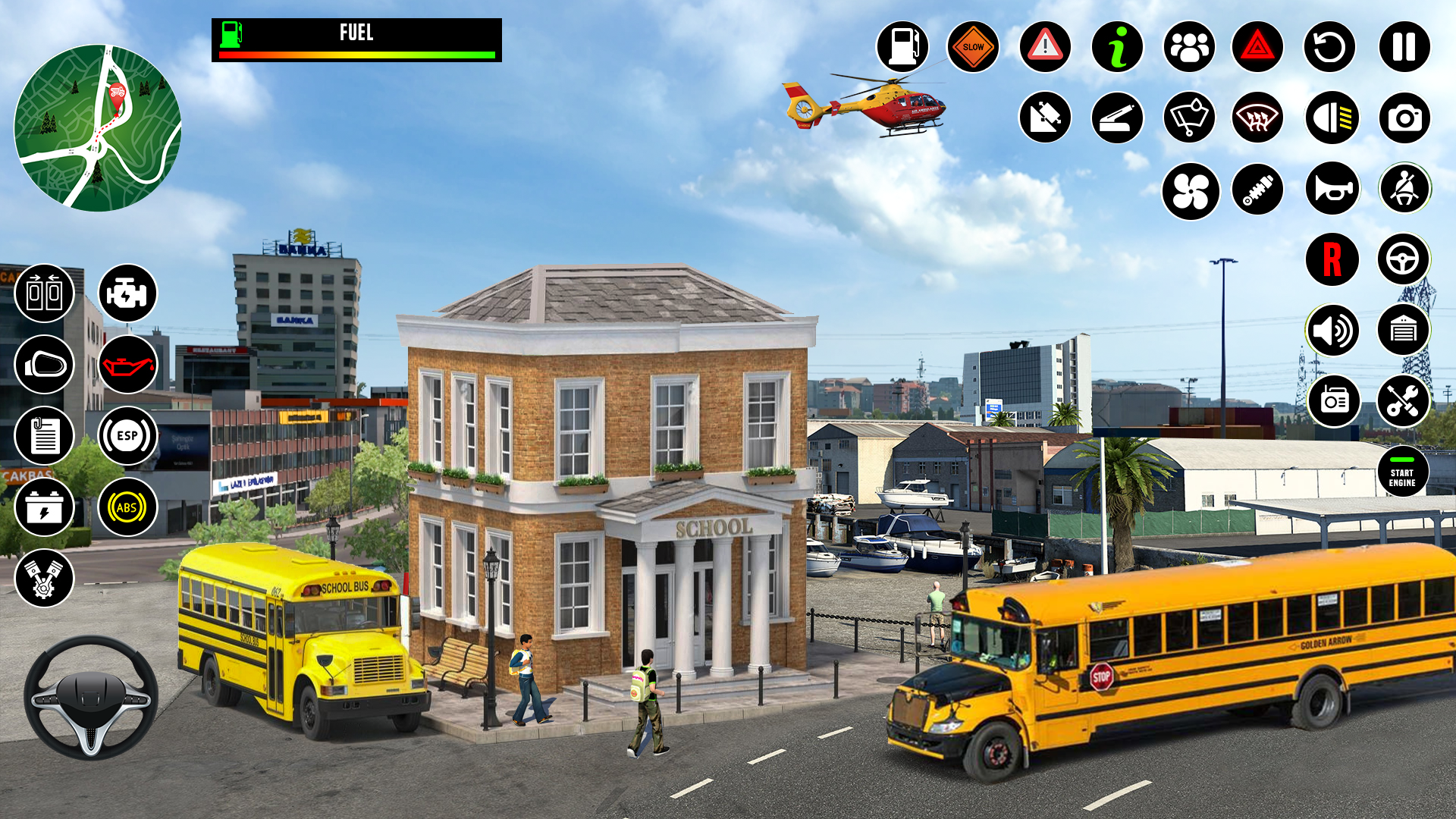Fasten the seatbelt icon
1456x819 pixels.
[1404, 189]
